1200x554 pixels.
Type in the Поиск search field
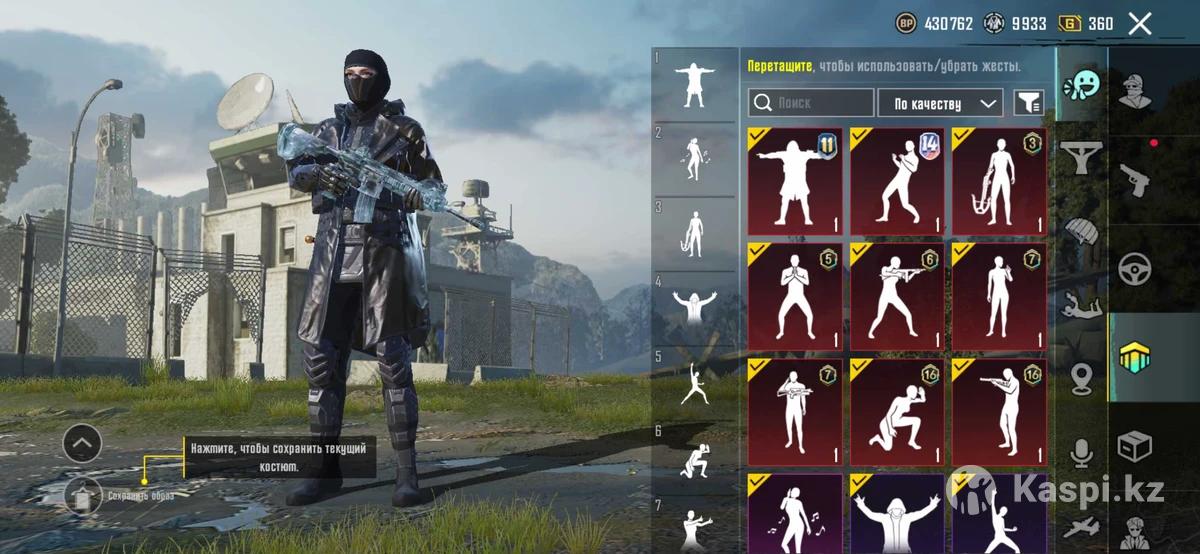[811, 103]
